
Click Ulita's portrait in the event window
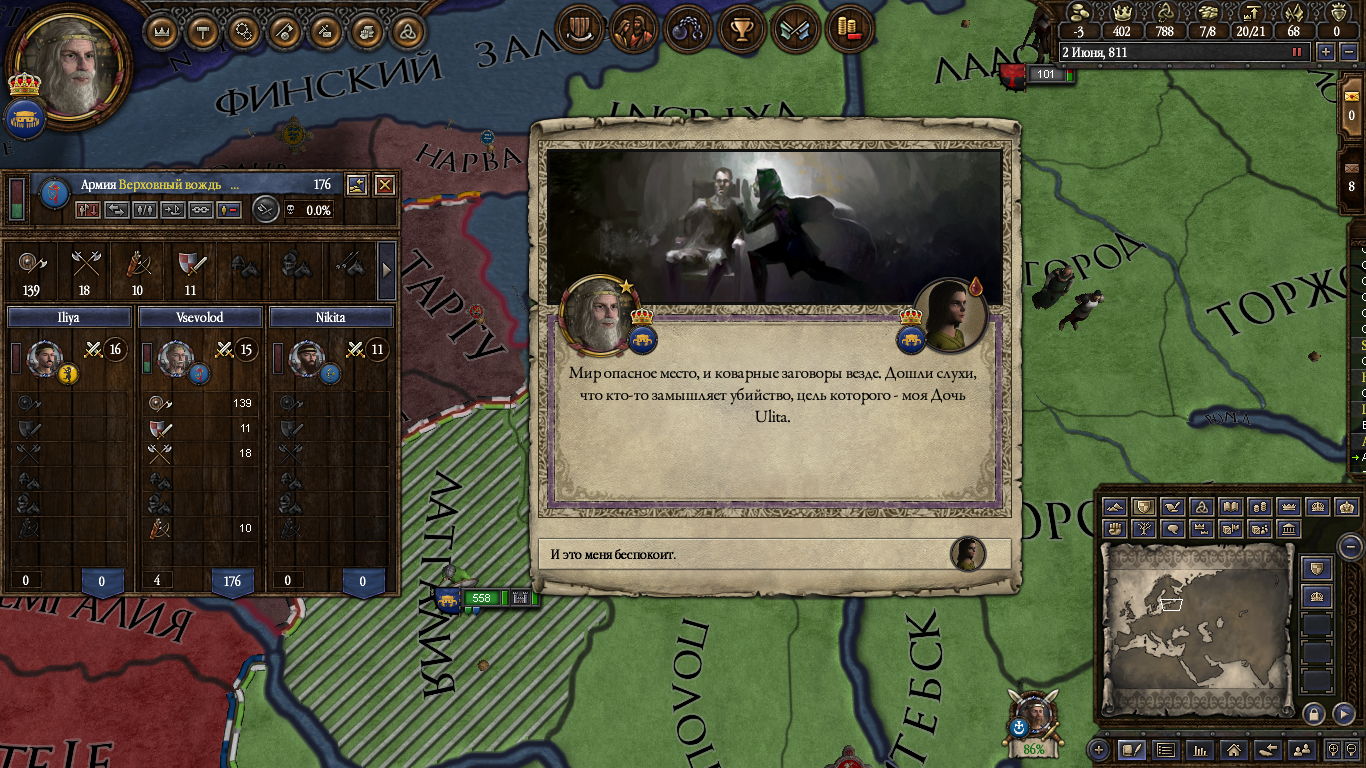[951, 315]
